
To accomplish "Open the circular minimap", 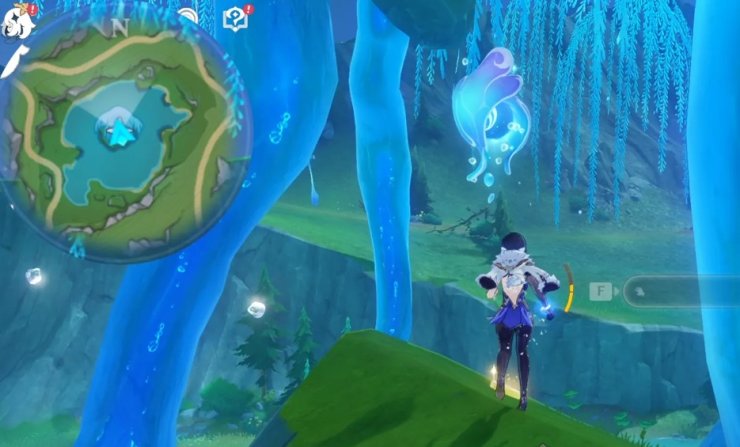I will click(x=124, y=135).
